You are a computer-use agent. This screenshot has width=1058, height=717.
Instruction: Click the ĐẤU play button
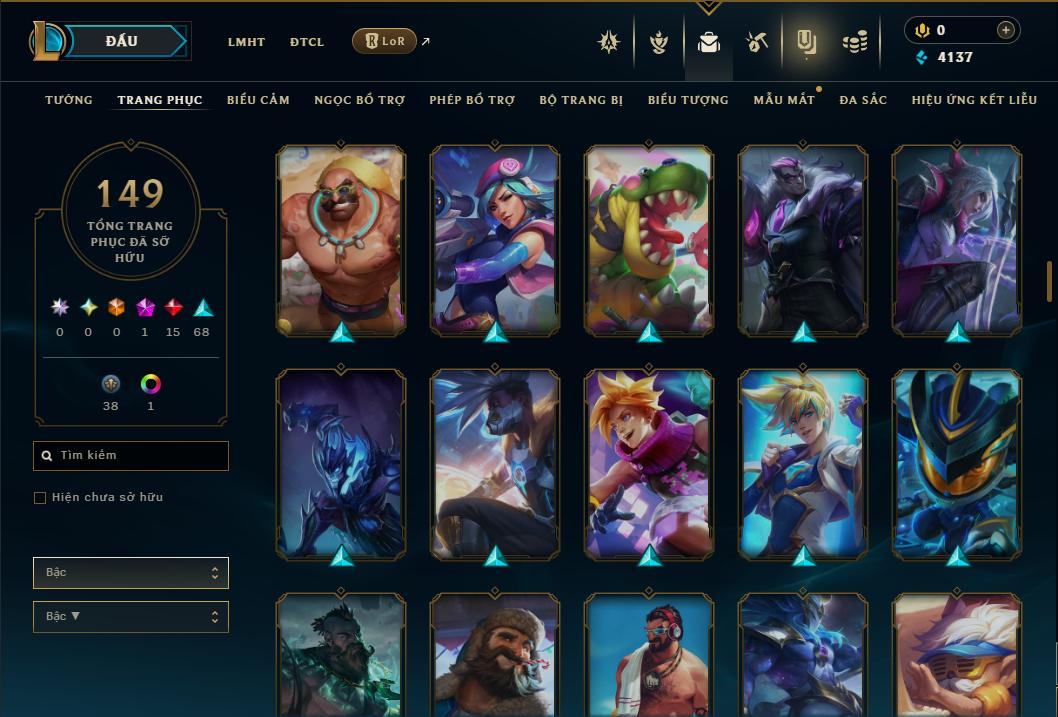tap(121, 41)
